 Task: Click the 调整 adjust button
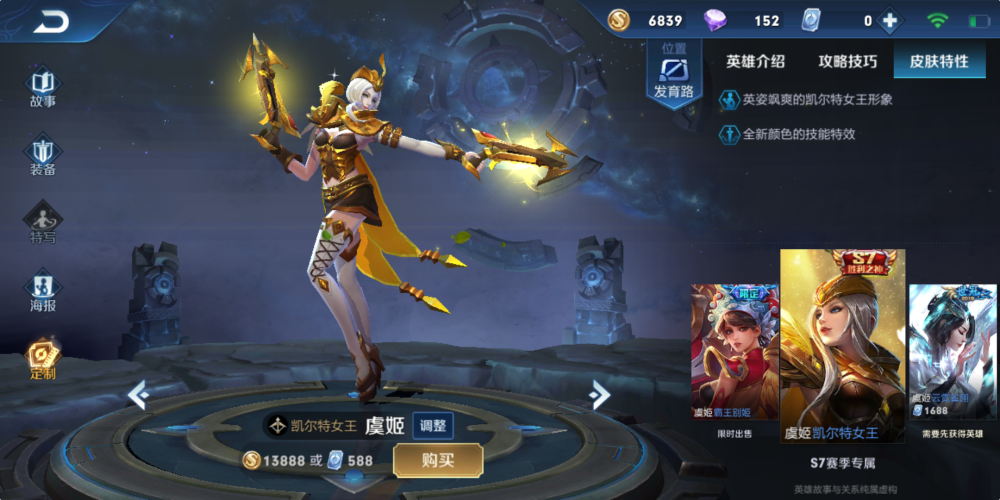[432, 425]
